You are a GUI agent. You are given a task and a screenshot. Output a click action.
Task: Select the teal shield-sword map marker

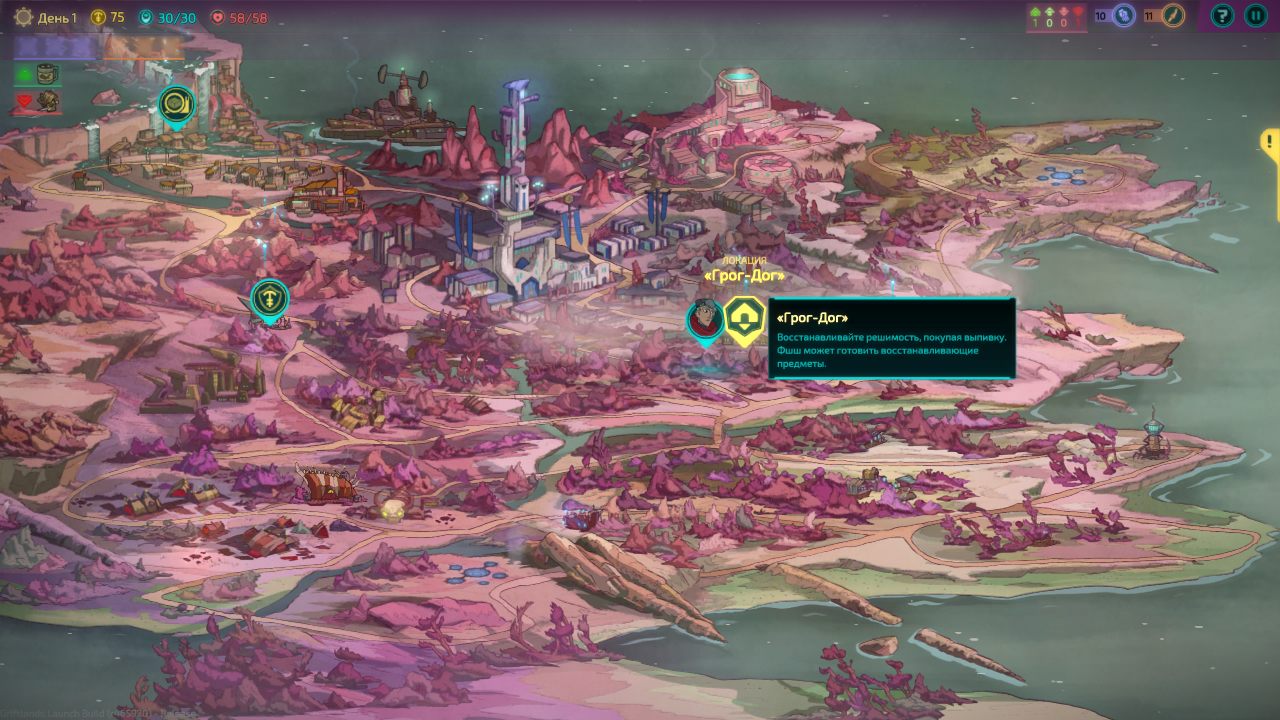[x=269, y=298]
